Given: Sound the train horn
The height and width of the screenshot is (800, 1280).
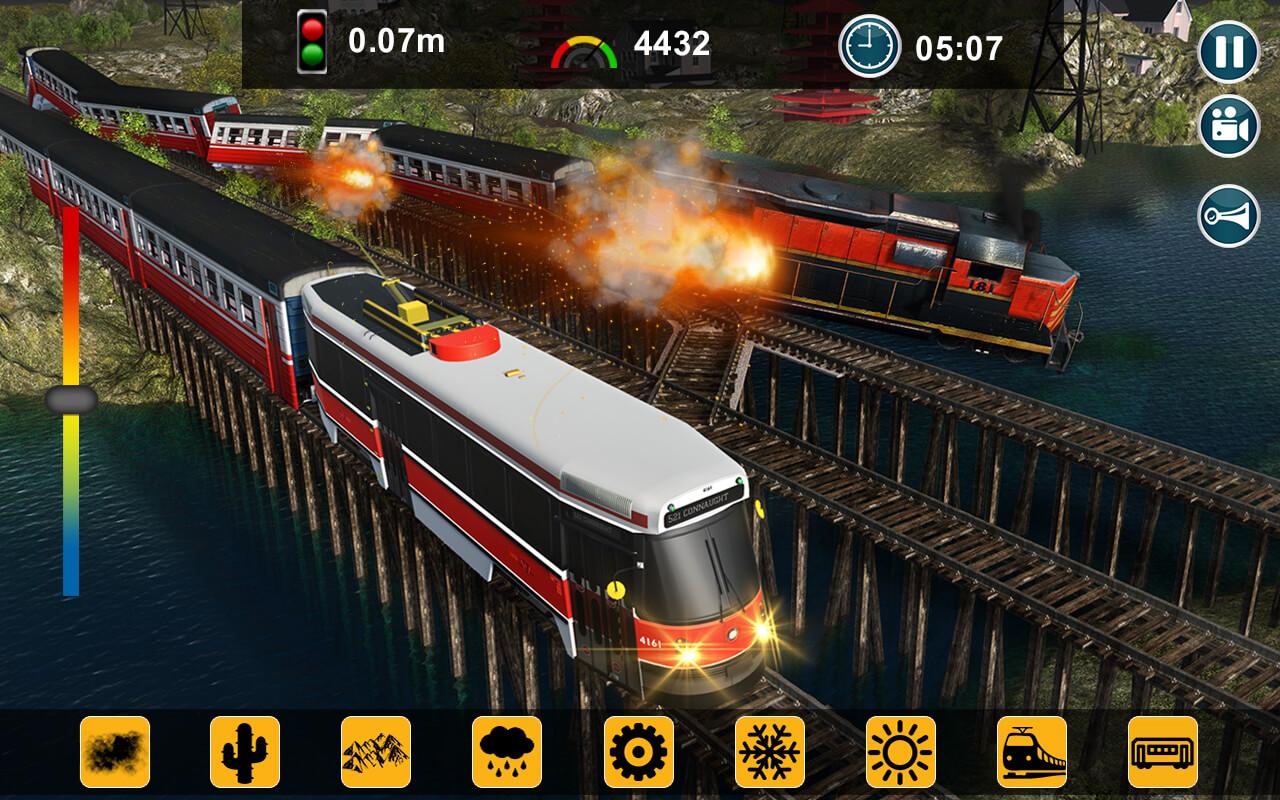Looking at the screenshot, I should click(1228, 215).
